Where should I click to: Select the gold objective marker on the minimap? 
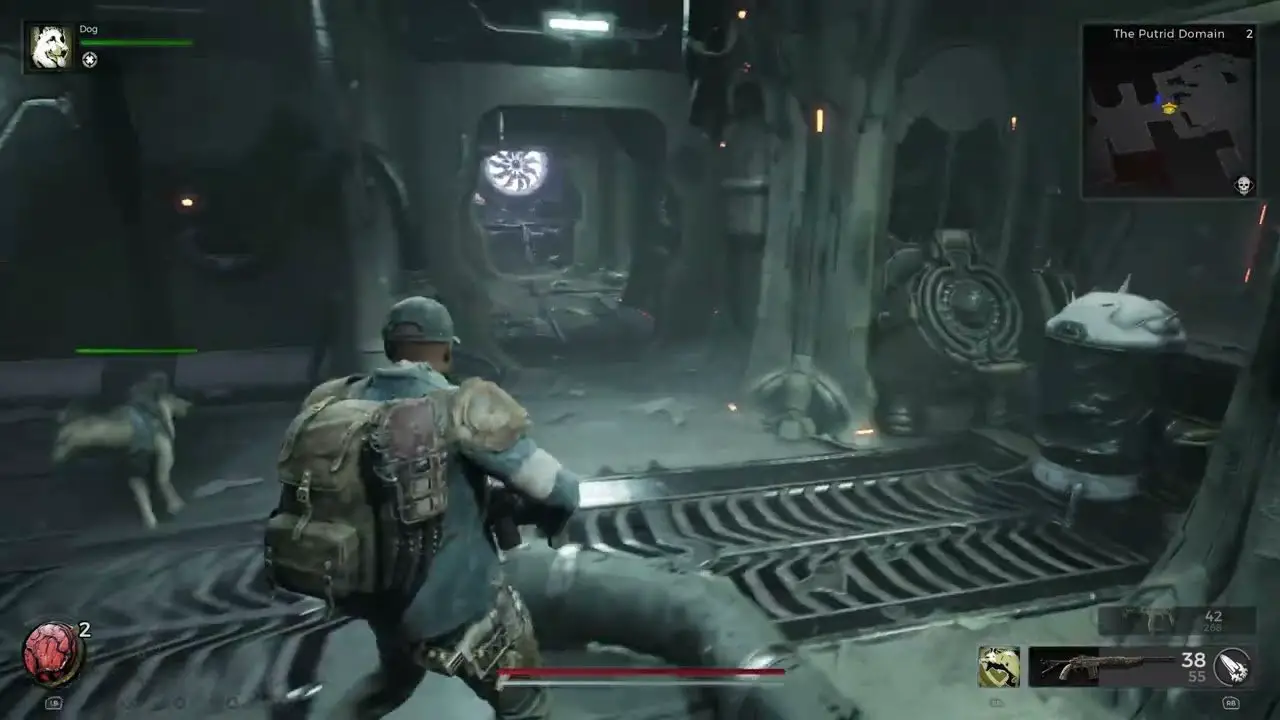1168,108
